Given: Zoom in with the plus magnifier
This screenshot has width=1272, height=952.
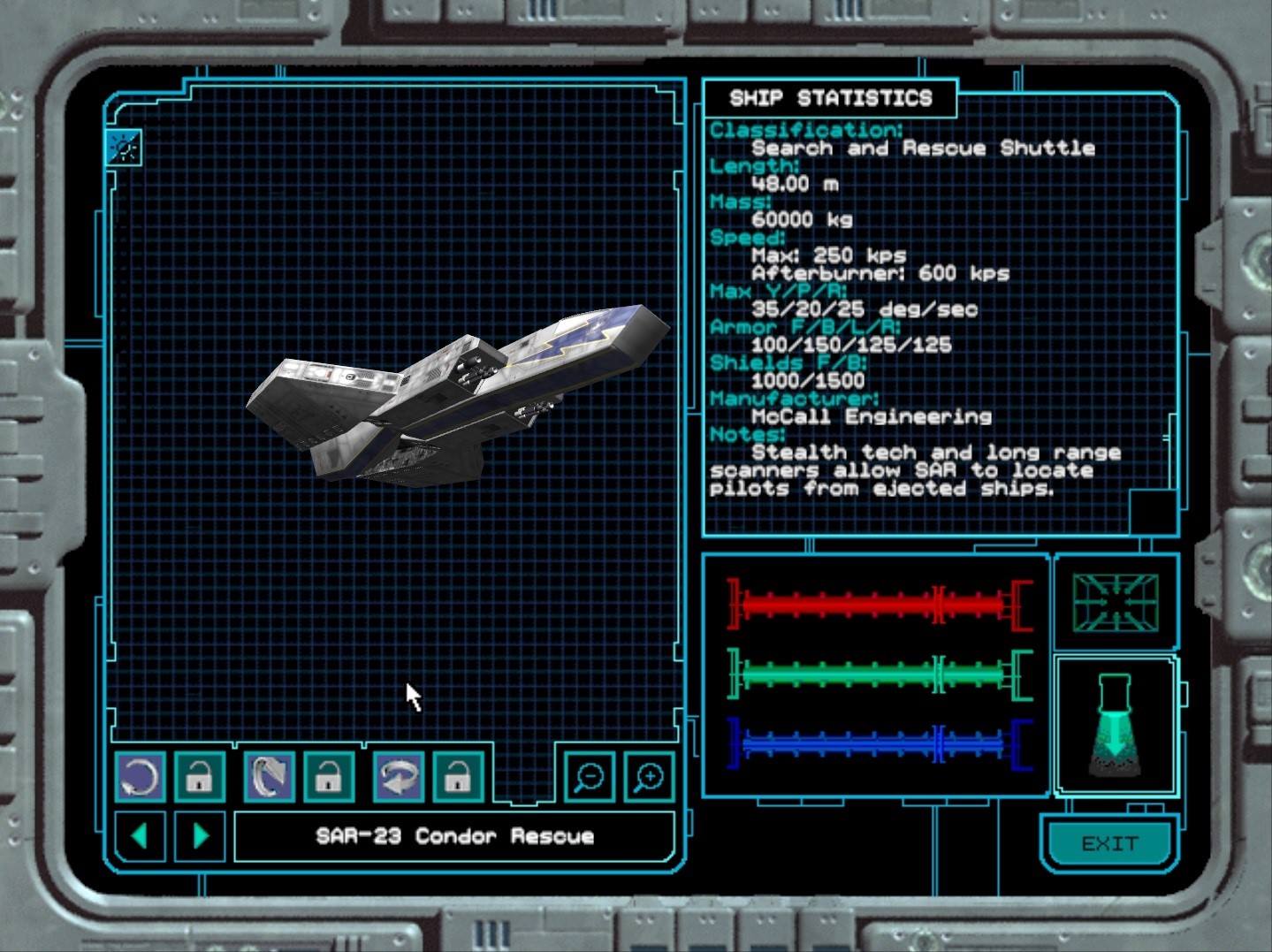Looking at the screenshot, I should pyautogui.click(x=650, y=777).
